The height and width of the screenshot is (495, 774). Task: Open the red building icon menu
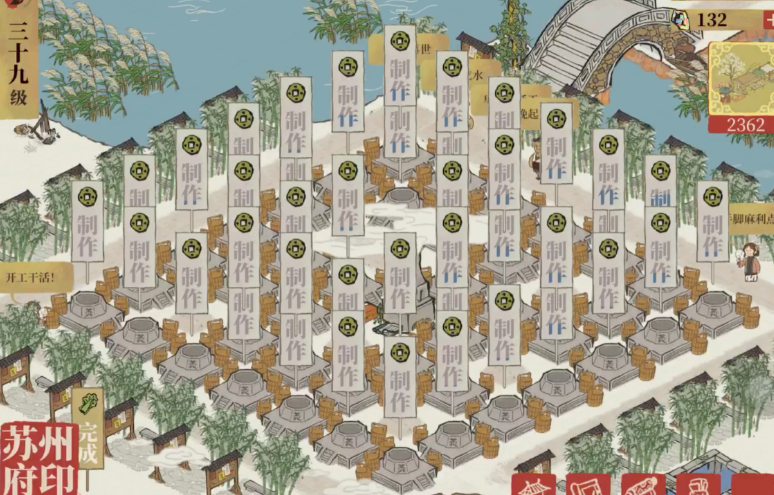pos(533,485)
